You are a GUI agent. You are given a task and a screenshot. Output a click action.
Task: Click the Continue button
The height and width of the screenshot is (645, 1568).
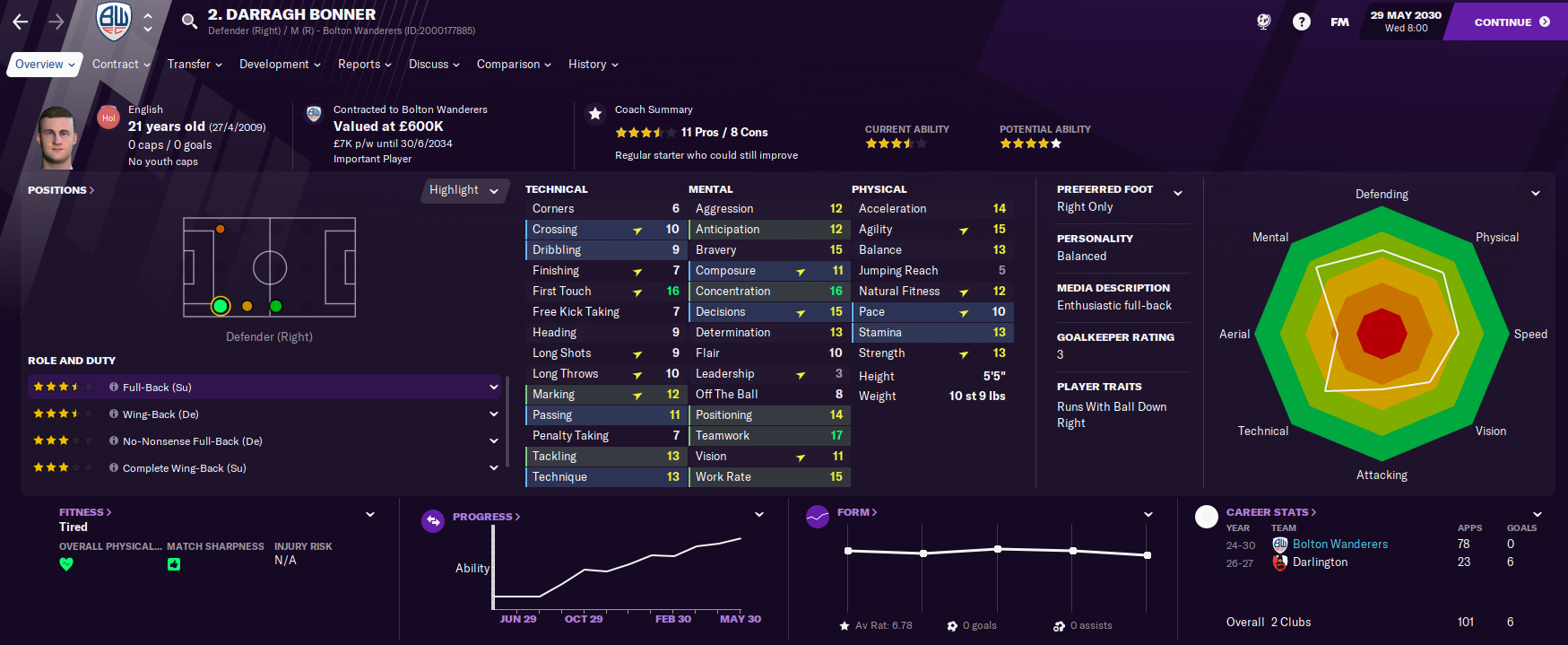(x=1511, y=22)
